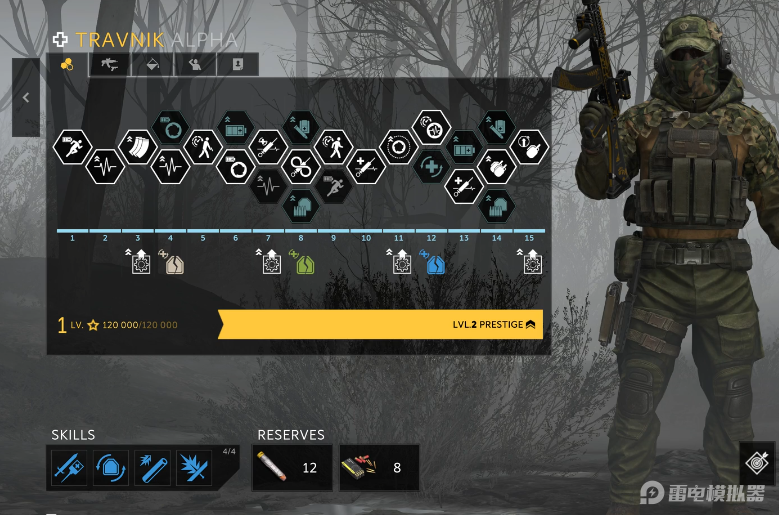Choose the level 15 grenade perk hexagon
The width and height of the screenshot is (779, 515).
pyautogui.click(x=530, y=146)
